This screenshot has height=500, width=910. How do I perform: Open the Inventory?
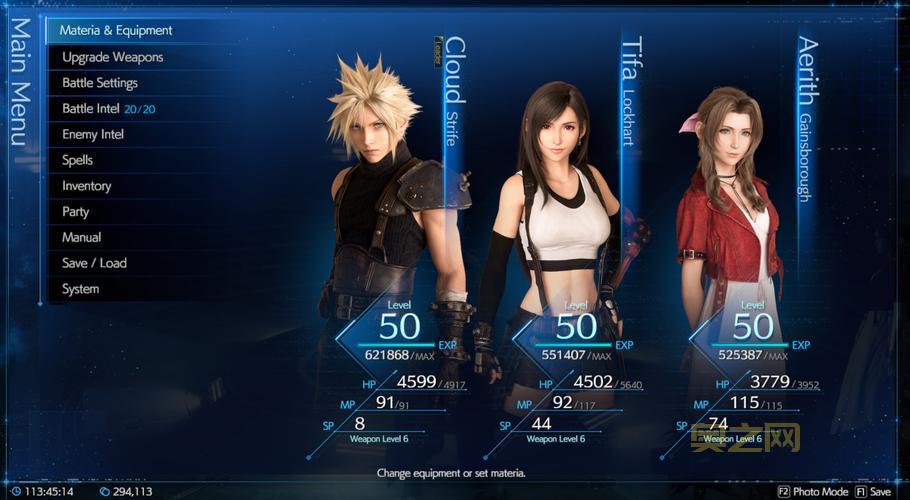pyautogui.click(x=87, y=186)
